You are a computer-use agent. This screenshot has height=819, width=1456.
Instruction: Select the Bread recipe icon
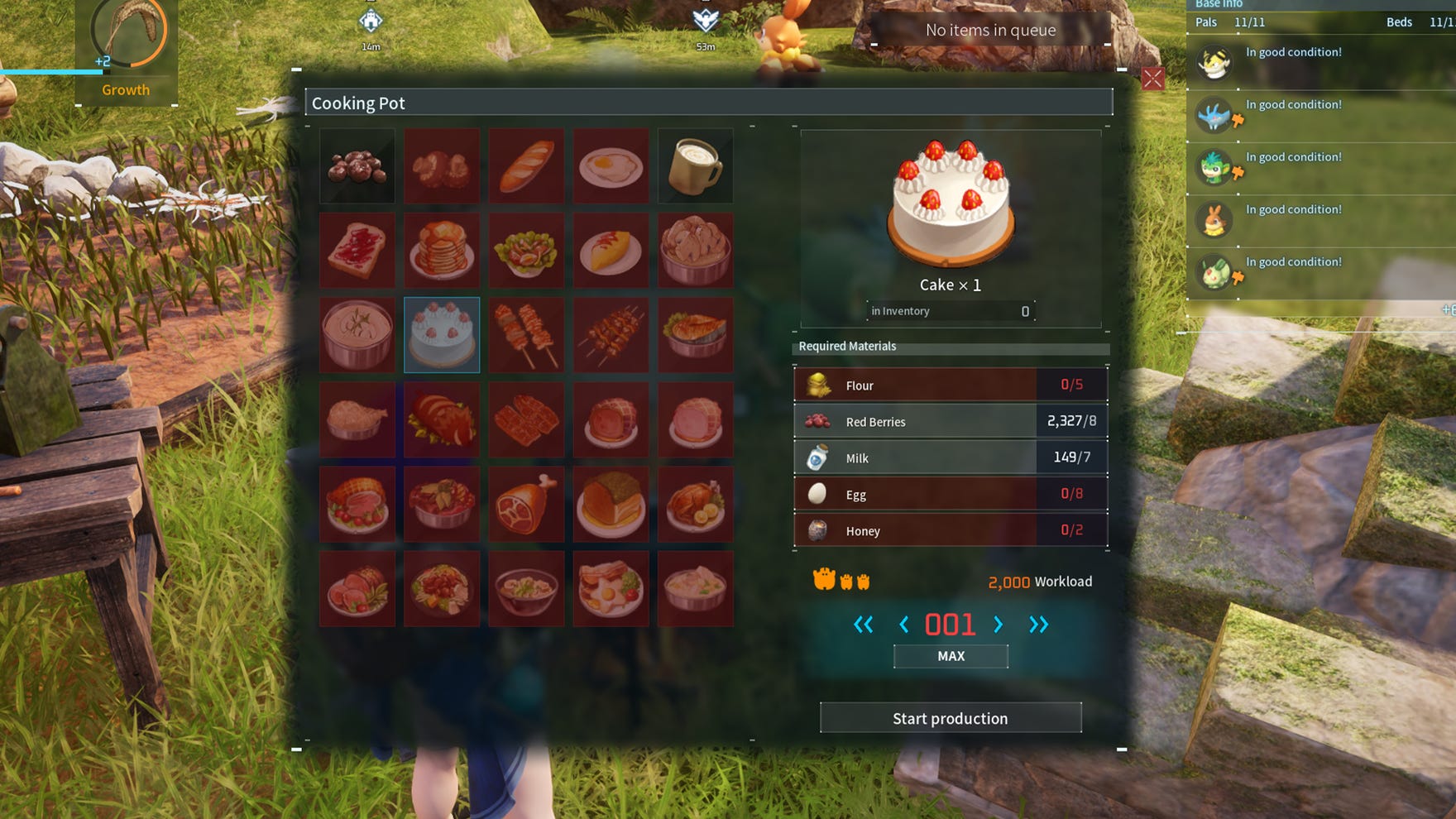click(526, 165)
